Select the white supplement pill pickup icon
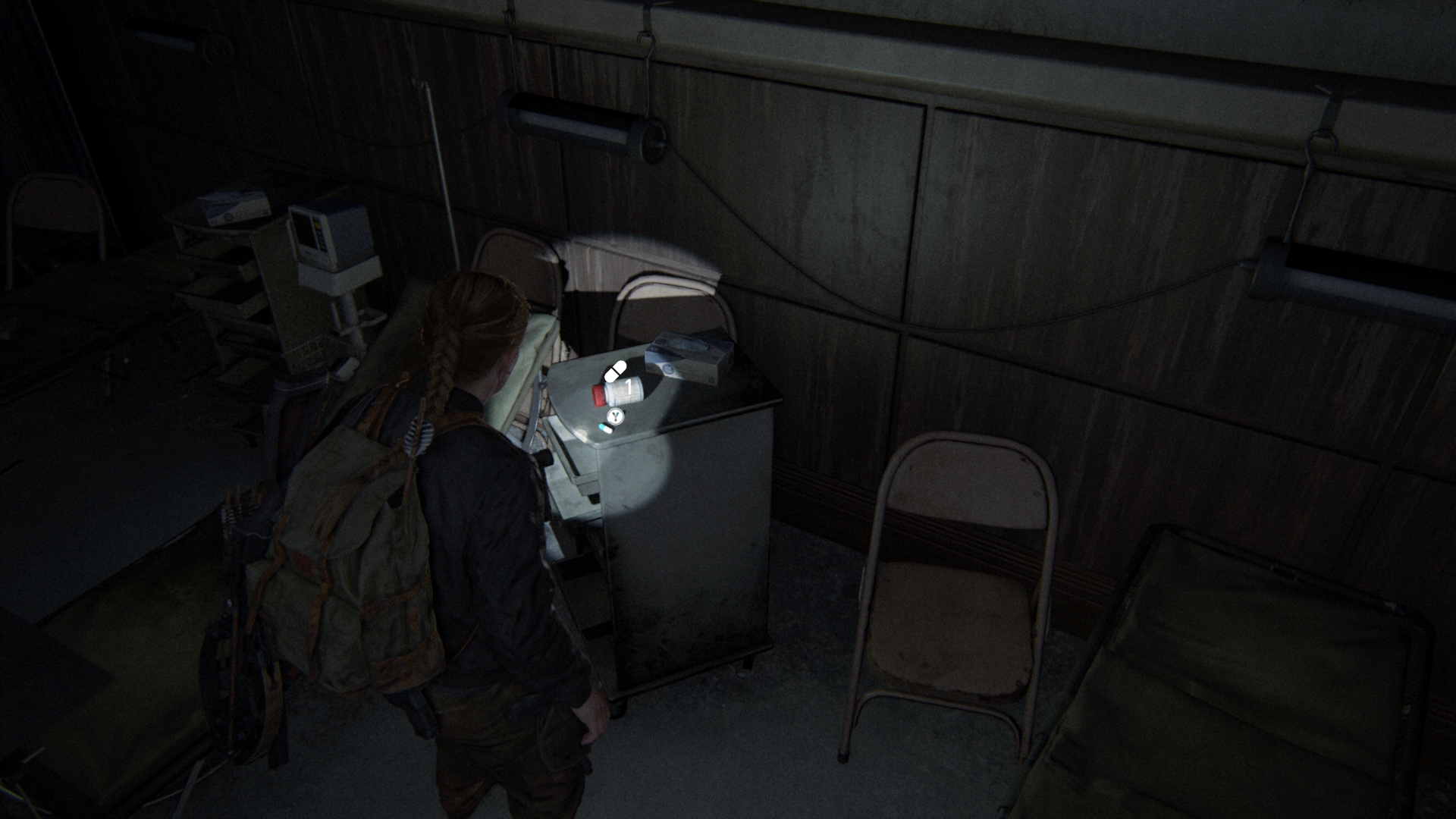 tap(615, 372)
